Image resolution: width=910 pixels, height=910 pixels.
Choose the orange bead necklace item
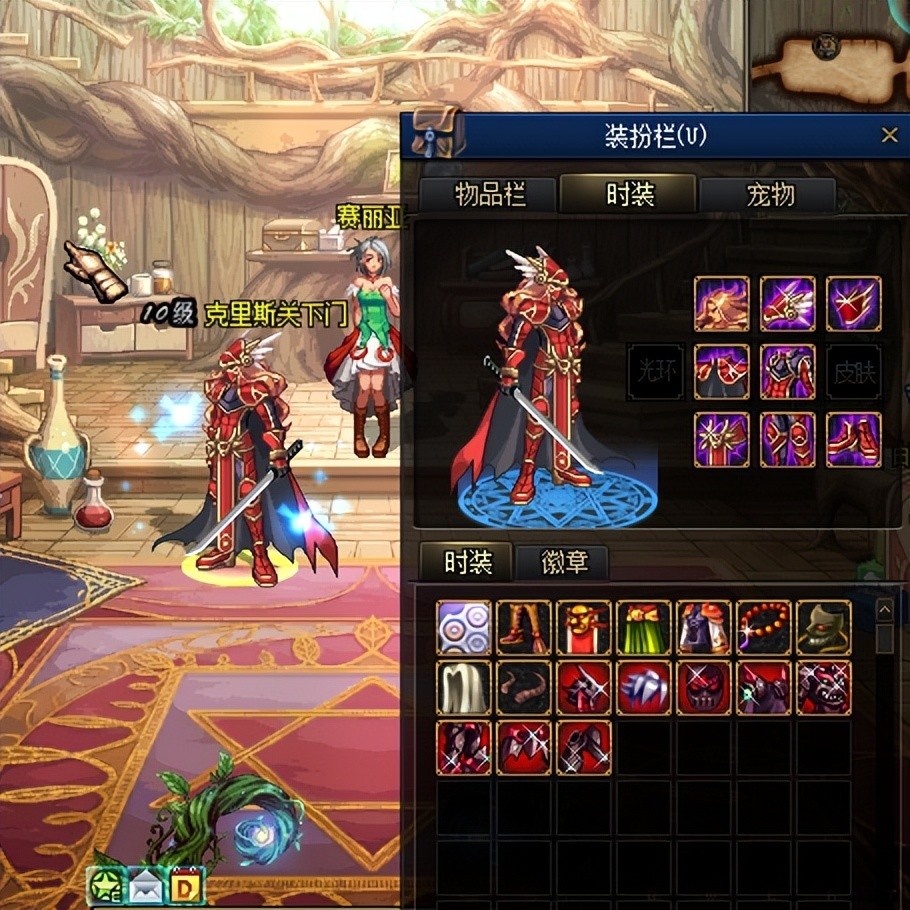(x=764, y=627)
